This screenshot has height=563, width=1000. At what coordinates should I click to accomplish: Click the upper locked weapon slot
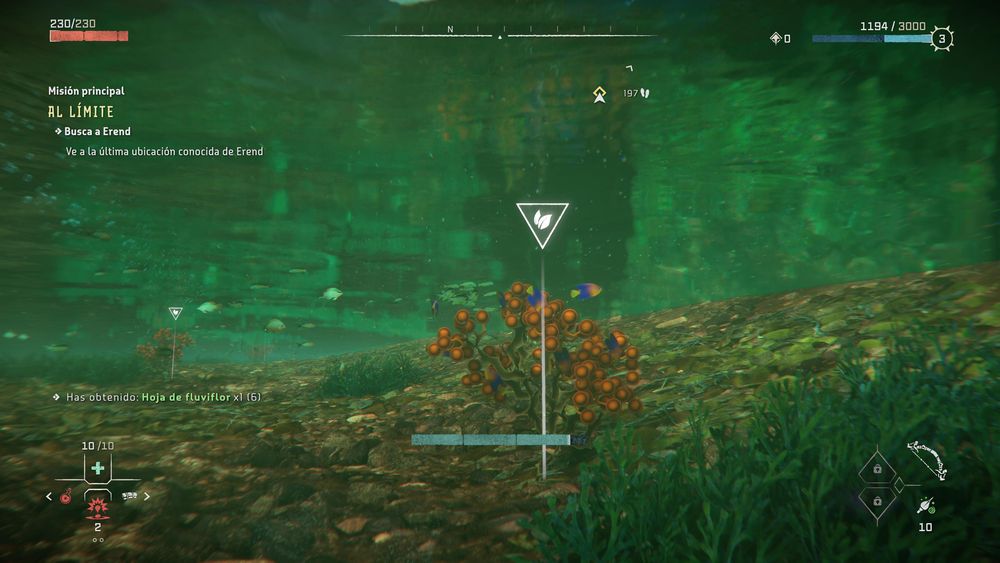(x=877, y=468)
